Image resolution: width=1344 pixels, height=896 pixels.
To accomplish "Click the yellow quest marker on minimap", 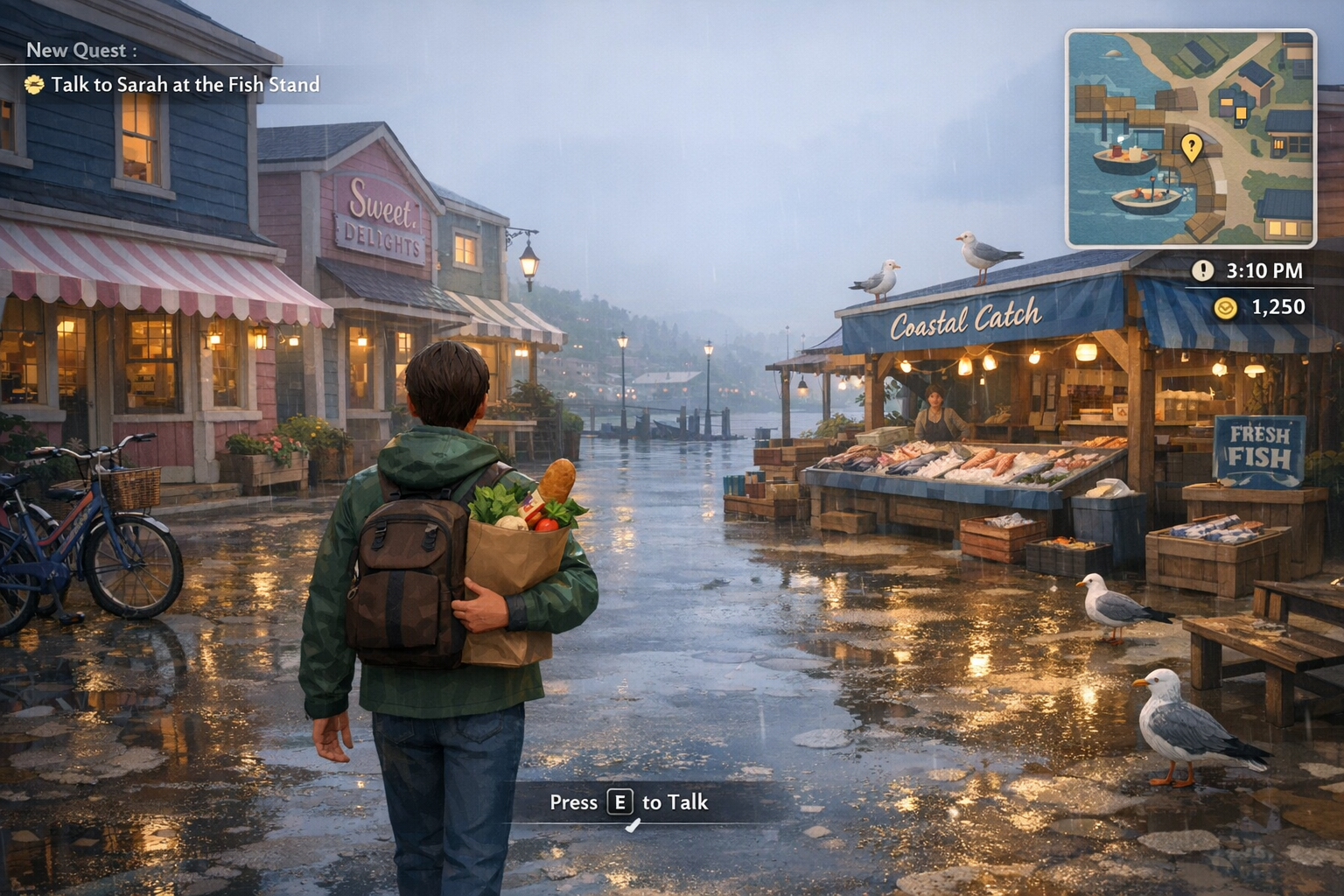I will coord(1191,146).
